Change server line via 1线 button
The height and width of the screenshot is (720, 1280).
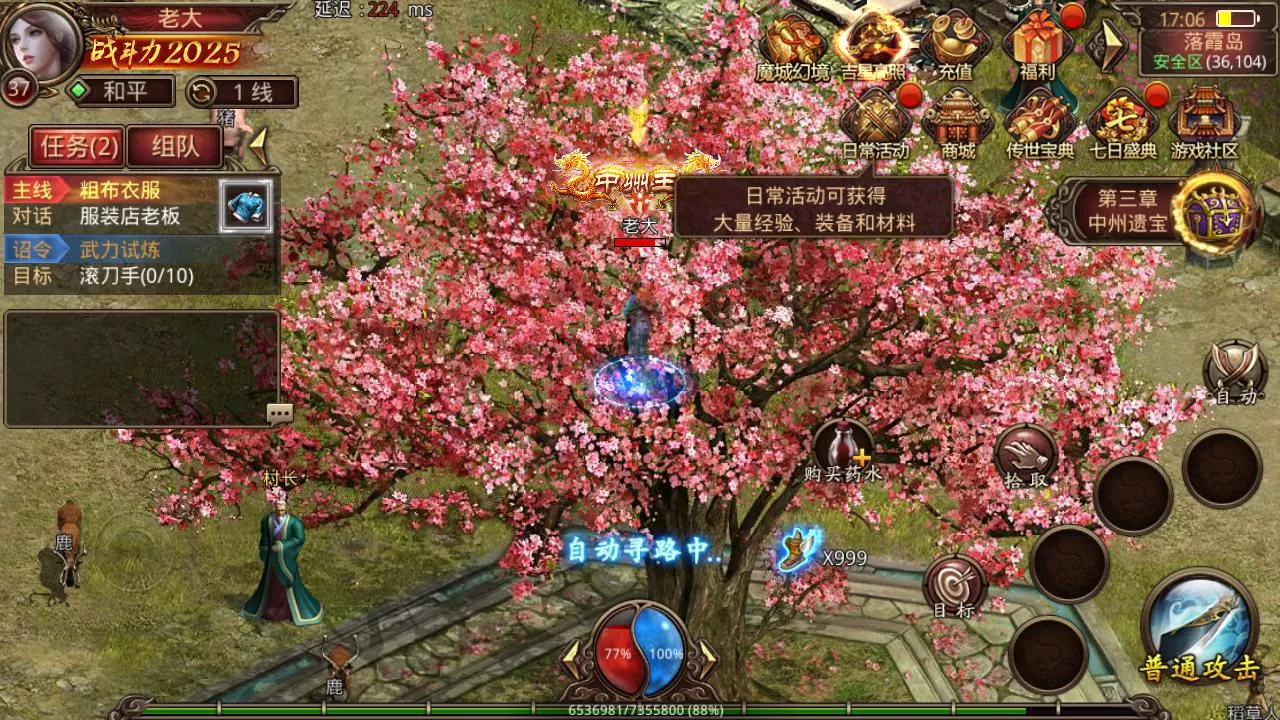coord(242,92)
